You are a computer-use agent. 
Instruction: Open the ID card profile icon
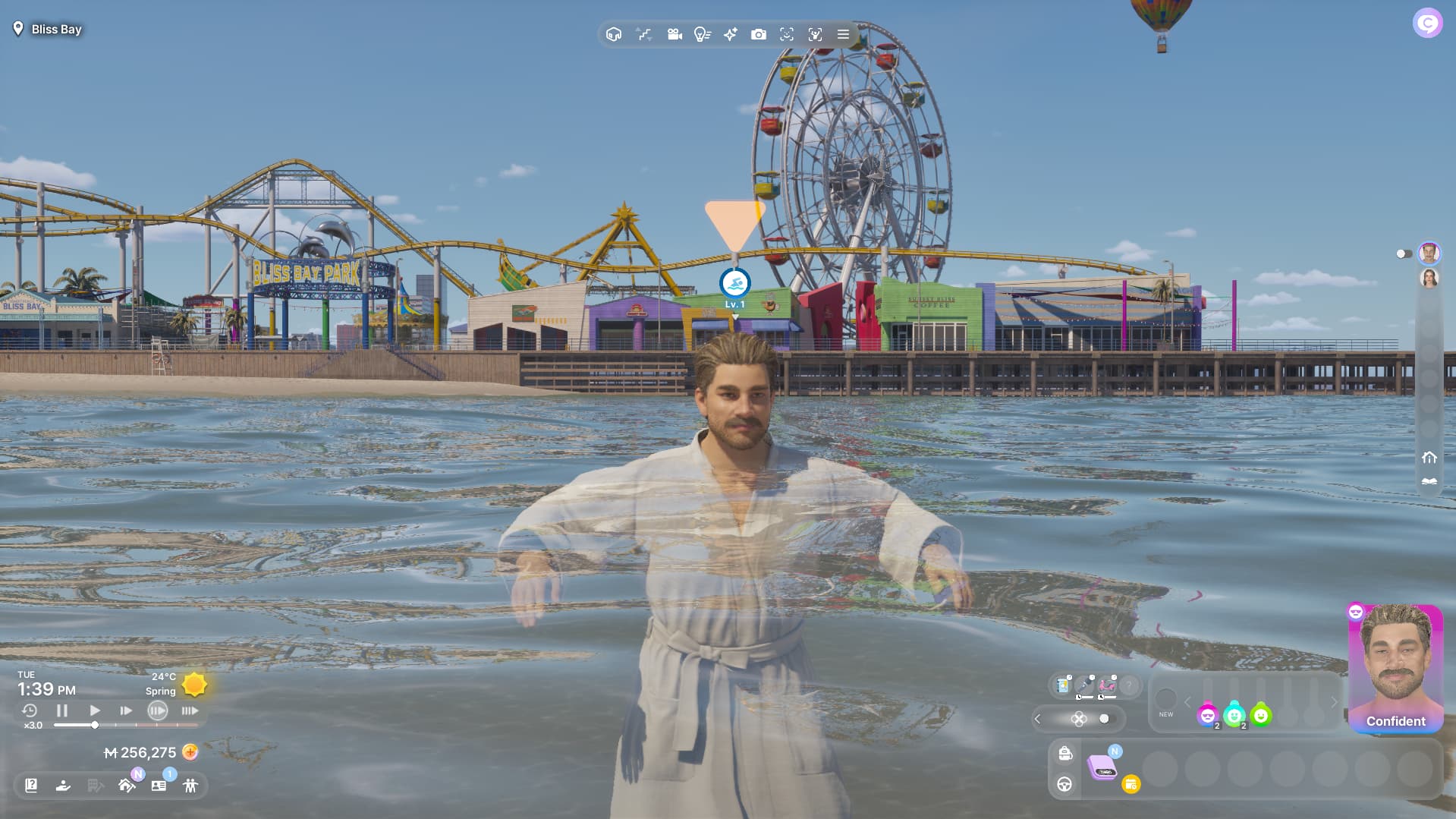click(x=159, y=786)
